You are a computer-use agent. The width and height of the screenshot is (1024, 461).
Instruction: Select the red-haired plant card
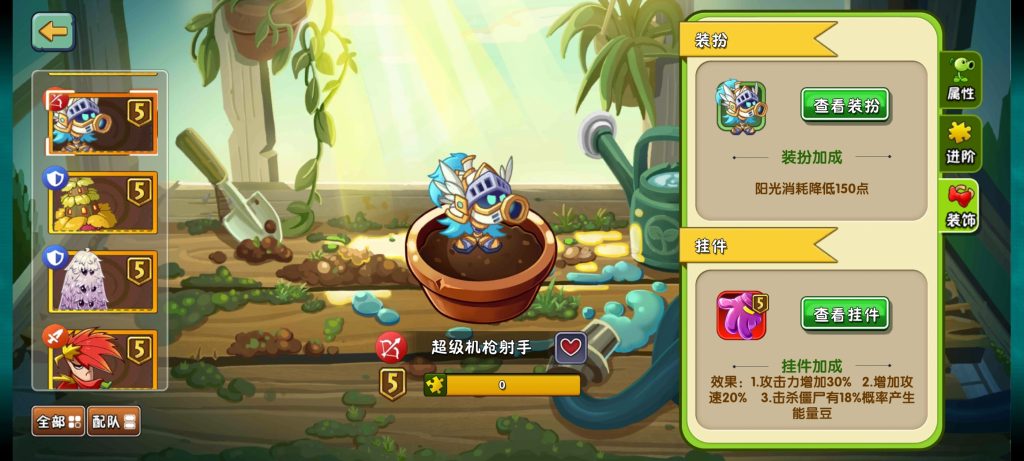pyautogui.click(x=101, y=358)
